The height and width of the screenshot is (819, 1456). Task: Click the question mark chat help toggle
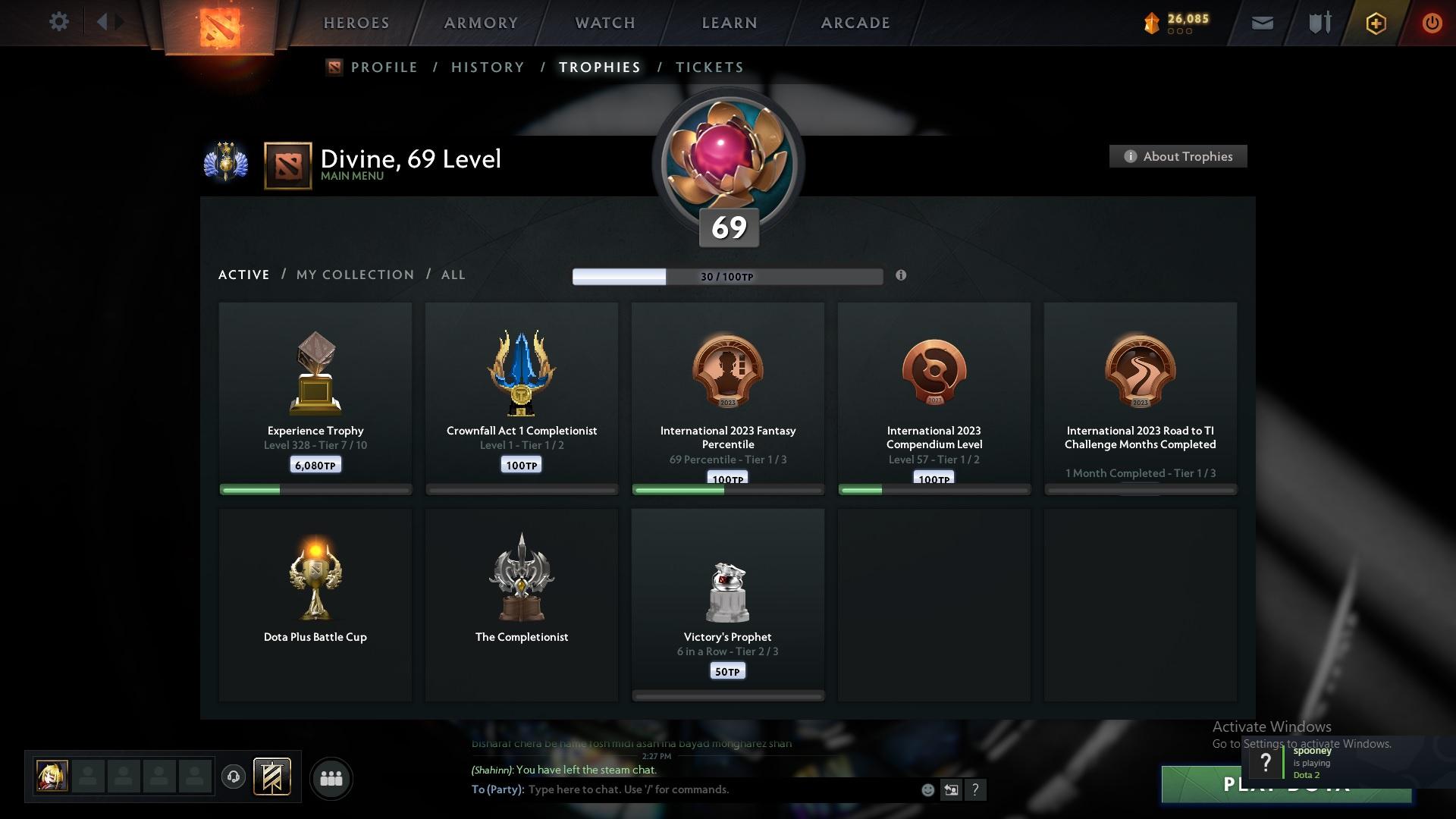tap(976, 789)
